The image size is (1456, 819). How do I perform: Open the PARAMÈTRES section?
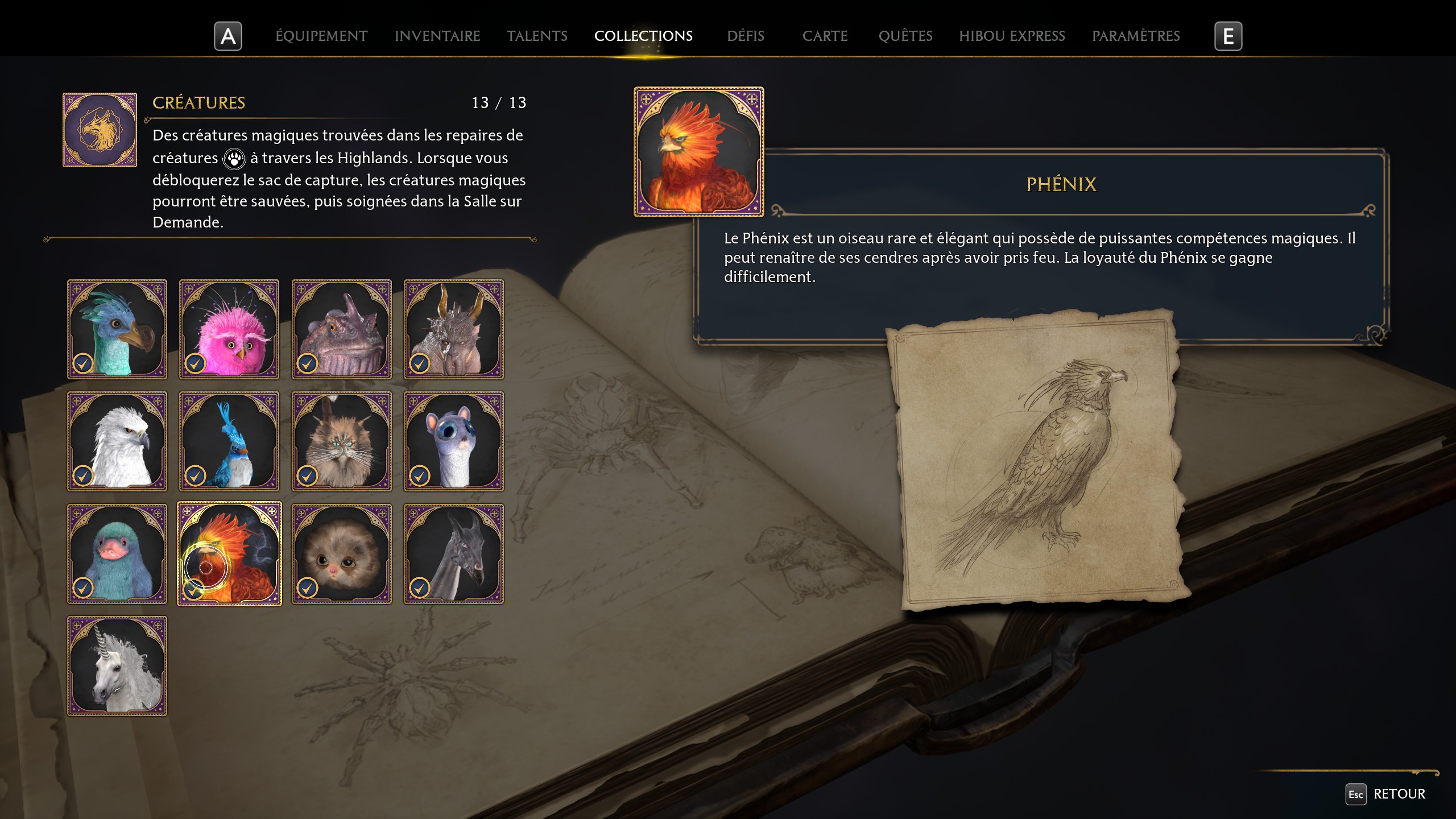[x=1136, y=36]
